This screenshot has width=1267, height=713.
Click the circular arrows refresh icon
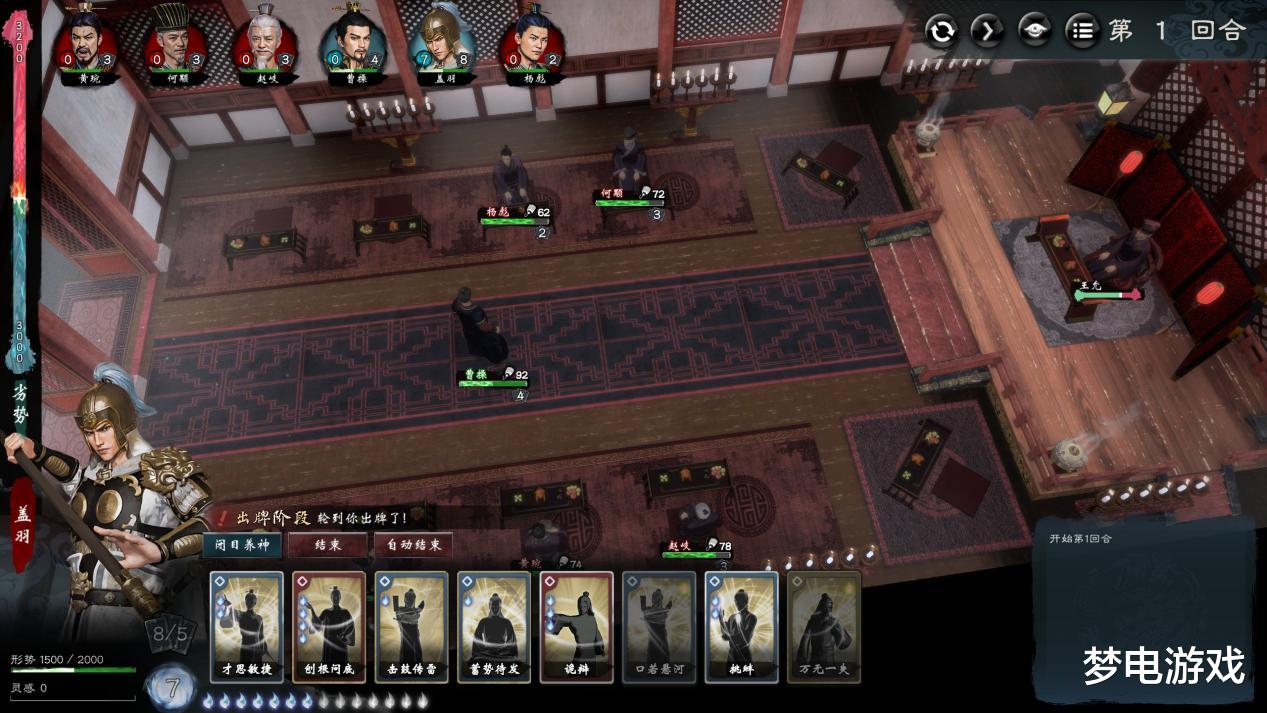(x=941, y=31)
